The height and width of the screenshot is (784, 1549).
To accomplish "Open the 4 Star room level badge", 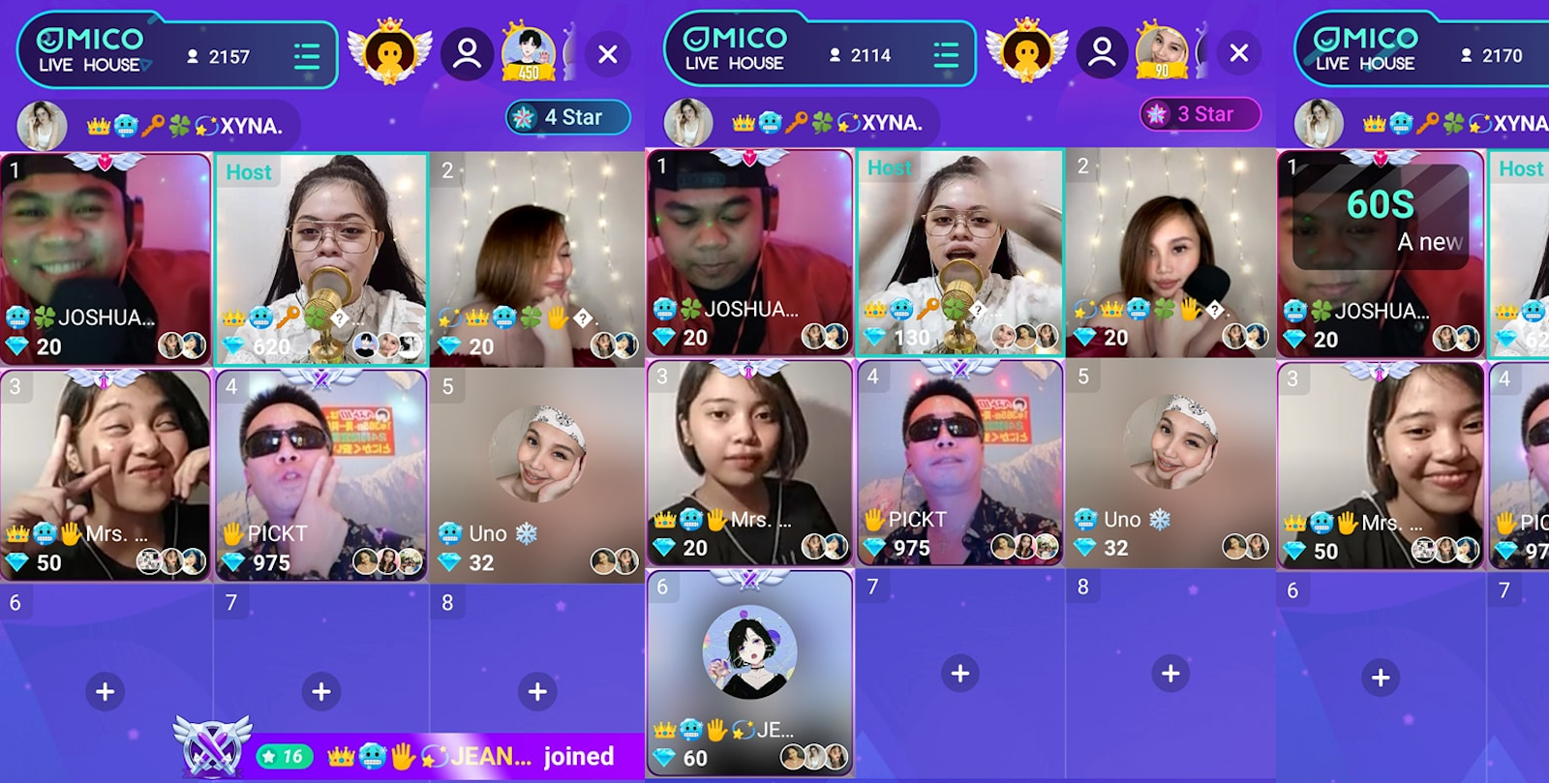I will tap(568, 118).
